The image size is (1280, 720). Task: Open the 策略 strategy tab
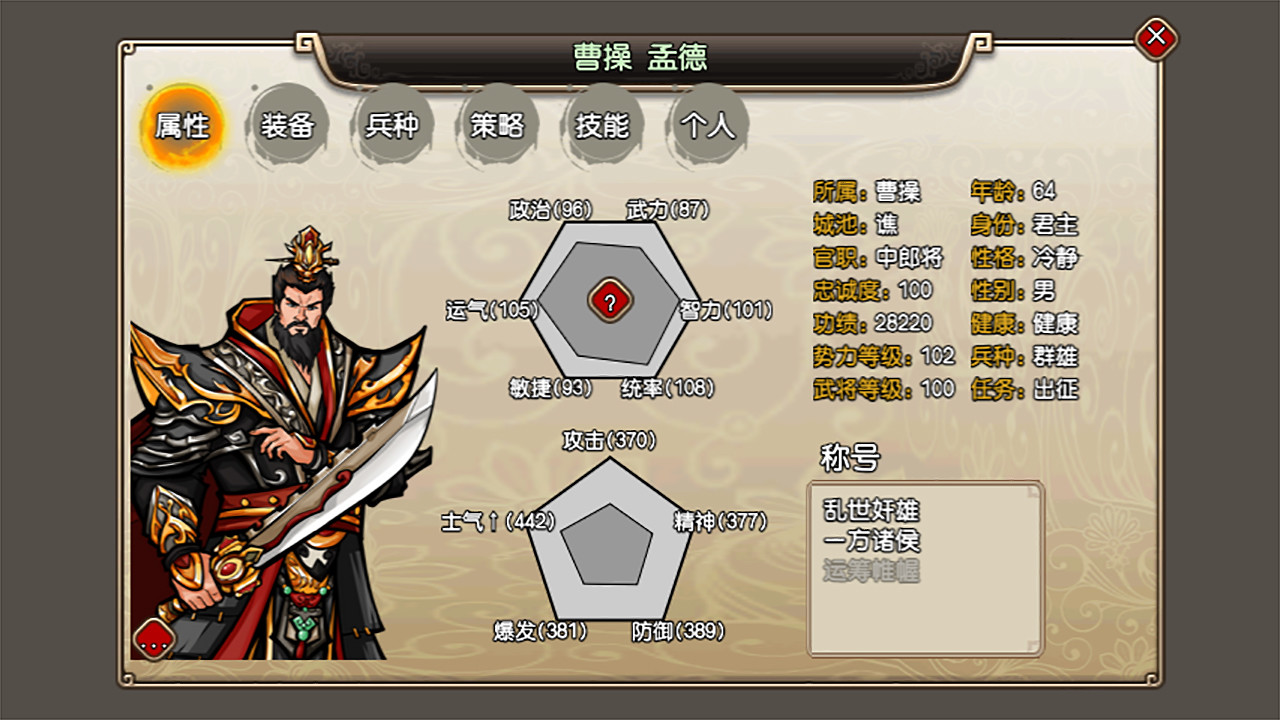pos(497,126)
